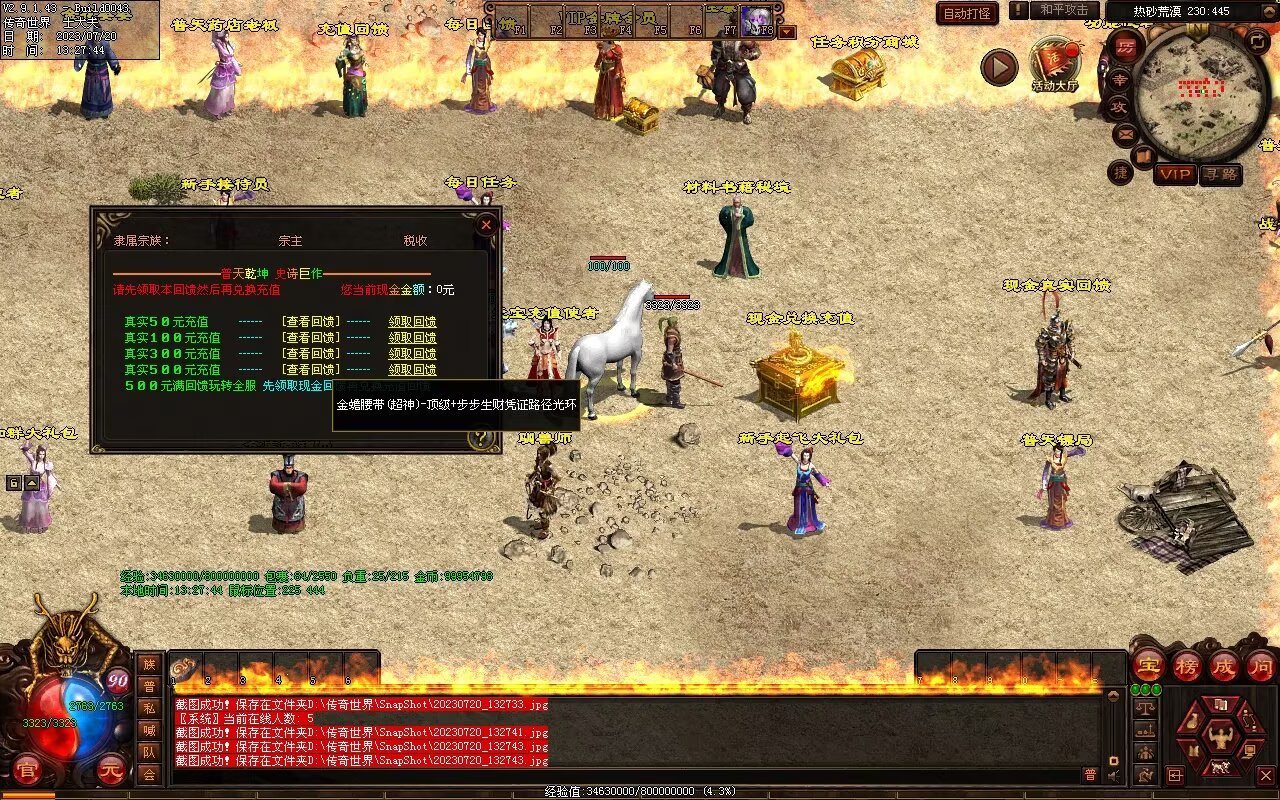1280x800 pixels.
Task: Claim the 50 yuan recharge rebate
Action: (x=412, y=322)
